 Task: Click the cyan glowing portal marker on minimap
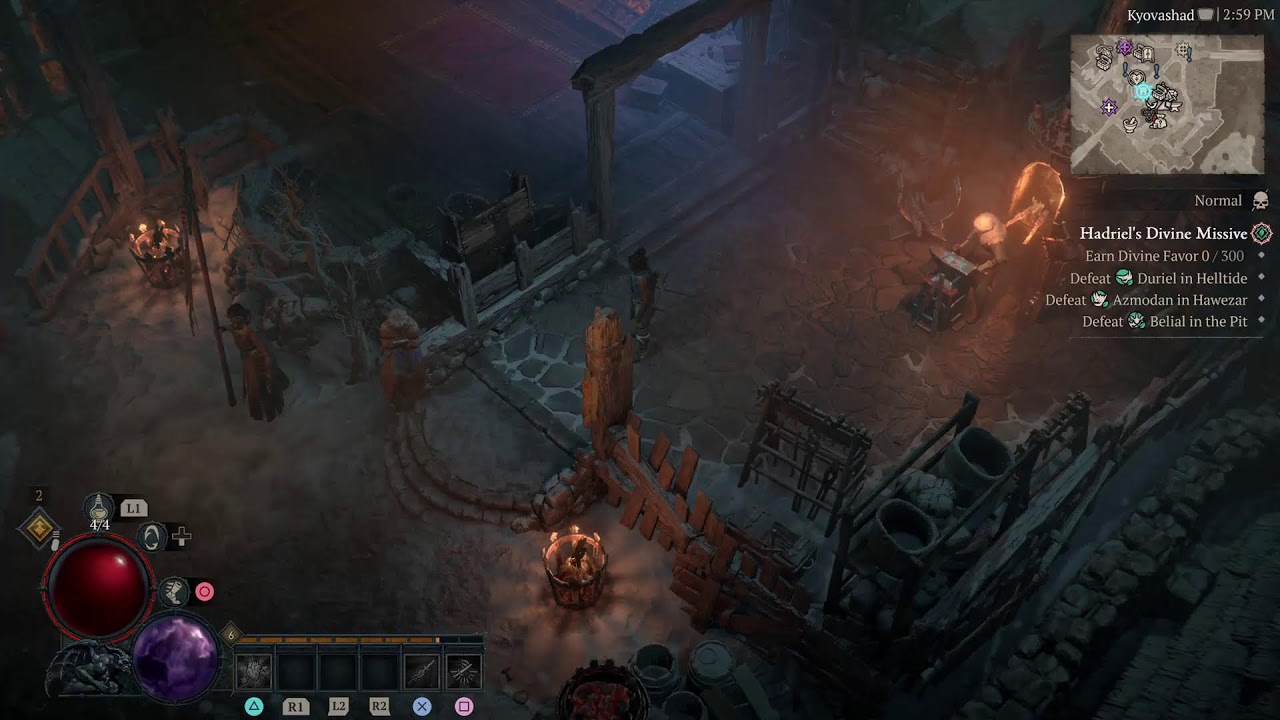tap(1141, 91)
